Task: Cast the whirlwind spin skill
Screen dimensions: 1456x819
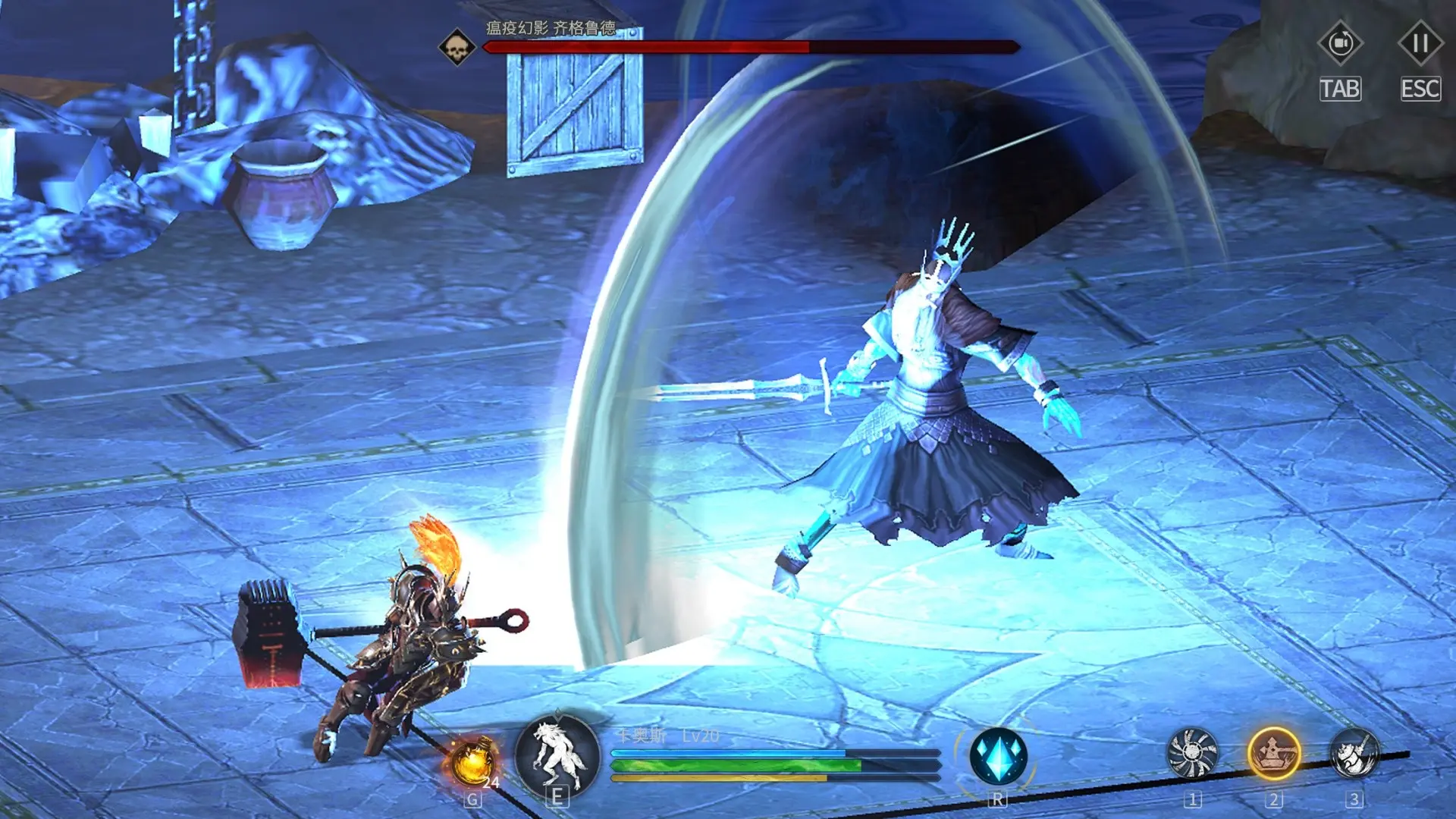Action: coord(1192,754)
